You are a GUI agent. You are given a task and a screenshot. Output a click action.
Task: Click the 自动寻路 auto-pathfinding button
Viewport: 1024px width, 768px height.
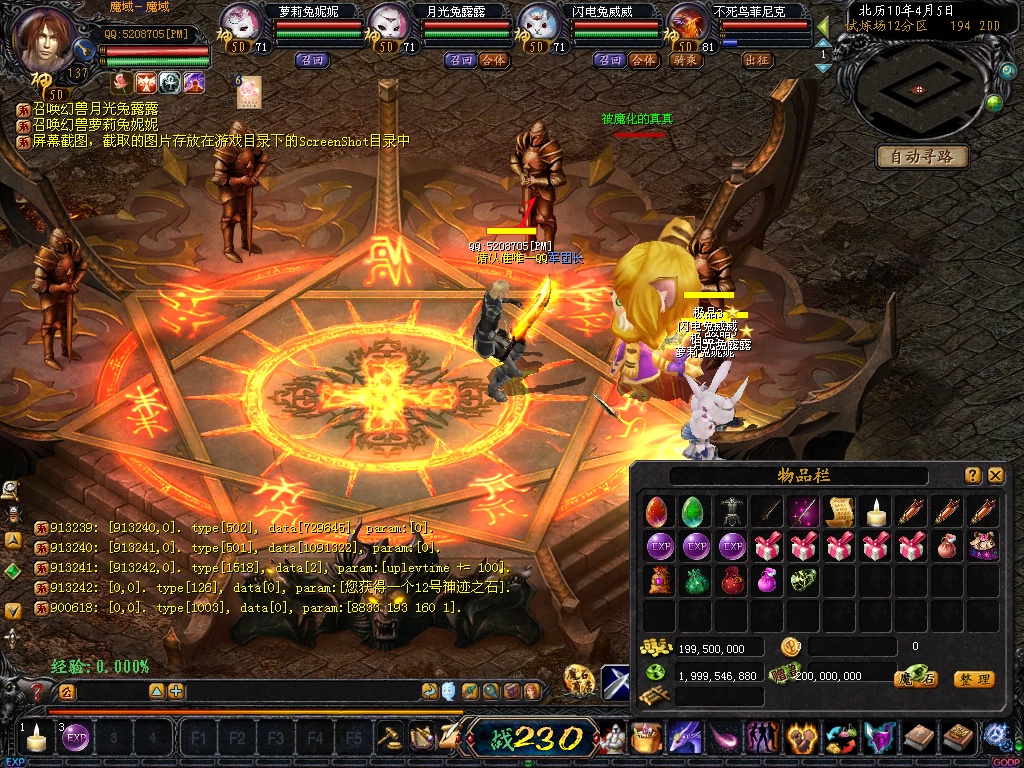(922, 156)
